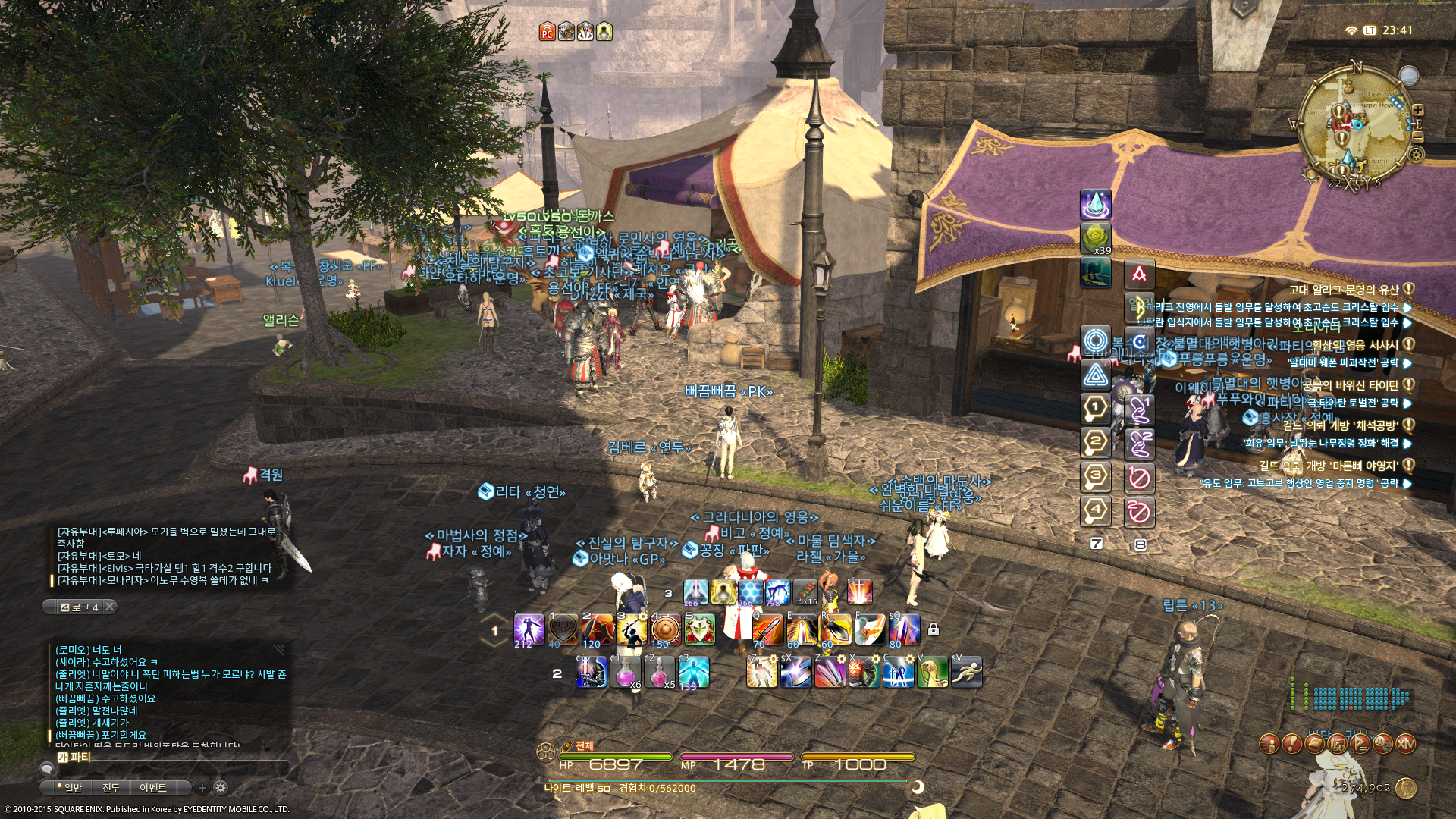
Task: Use the pink potion with x6 count
Action: 626,672
